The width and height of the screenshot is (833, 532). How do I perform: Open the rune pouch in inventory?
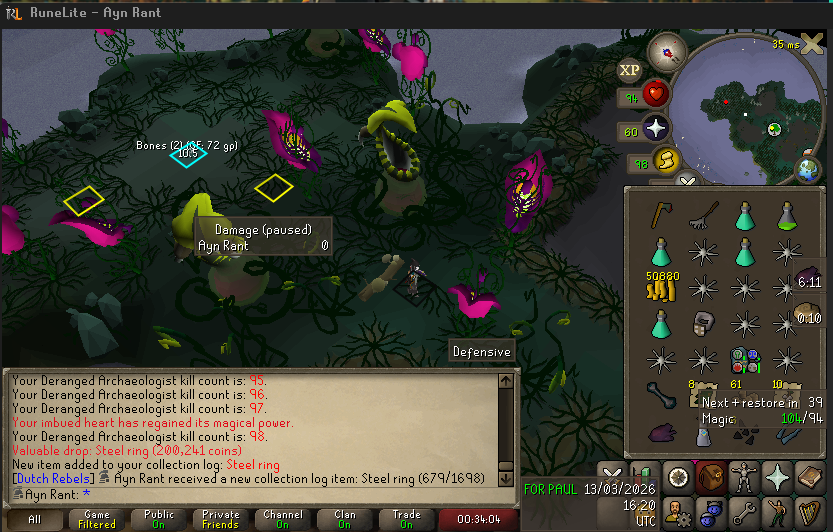pos(744,360)
